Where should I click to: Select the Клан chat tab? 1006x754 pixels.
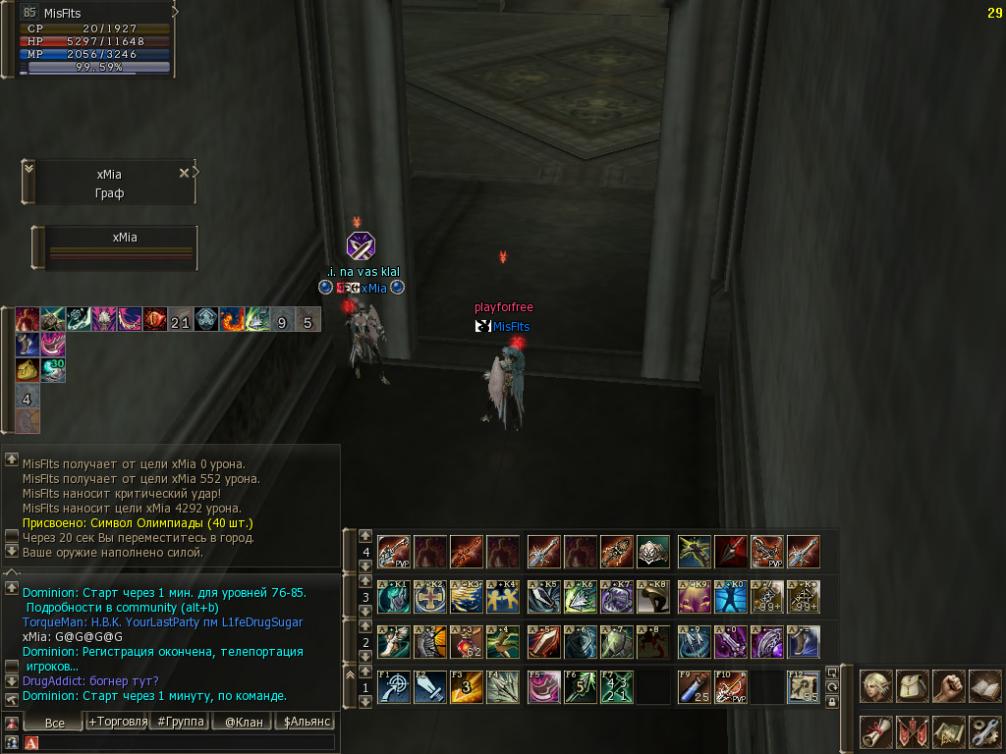[x=243, y=721]
